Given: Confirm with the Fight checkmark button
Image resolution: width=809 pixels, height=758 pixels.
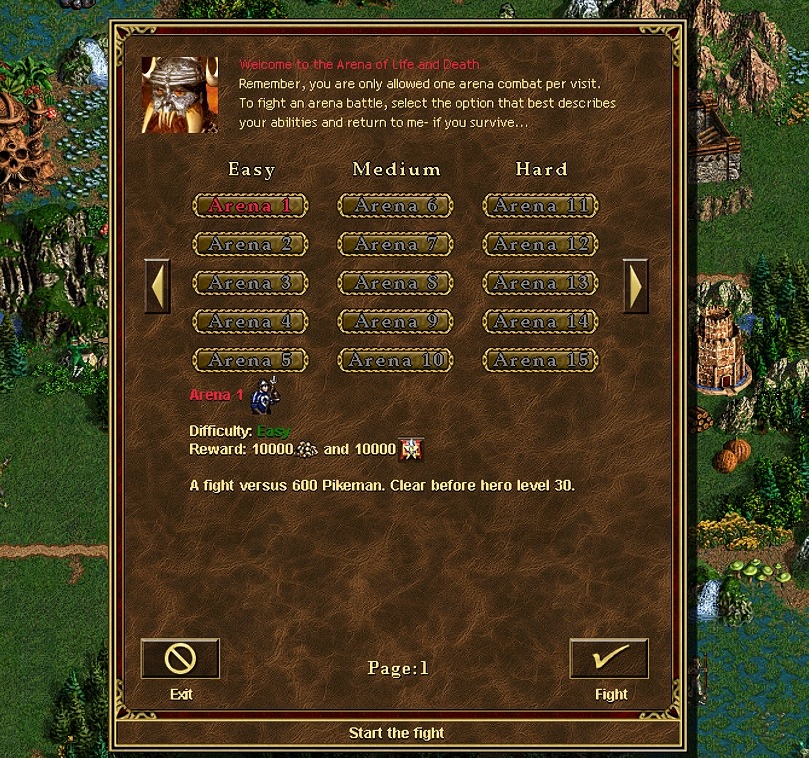Looking at the screenshot, I should [x=609, y=659].
